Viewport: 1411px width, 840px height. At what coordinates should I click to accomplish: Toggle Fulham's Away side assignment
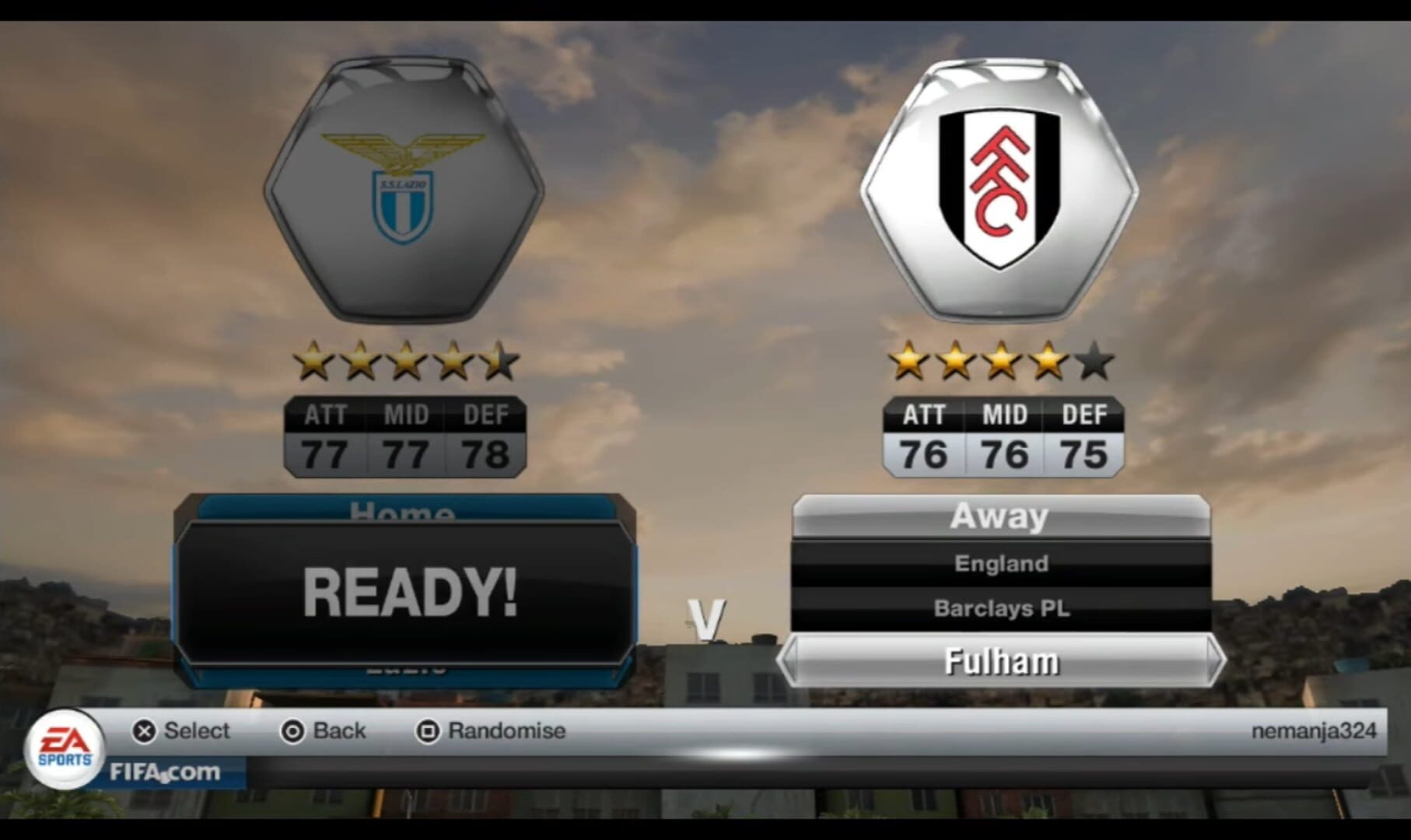point(1000,515)
